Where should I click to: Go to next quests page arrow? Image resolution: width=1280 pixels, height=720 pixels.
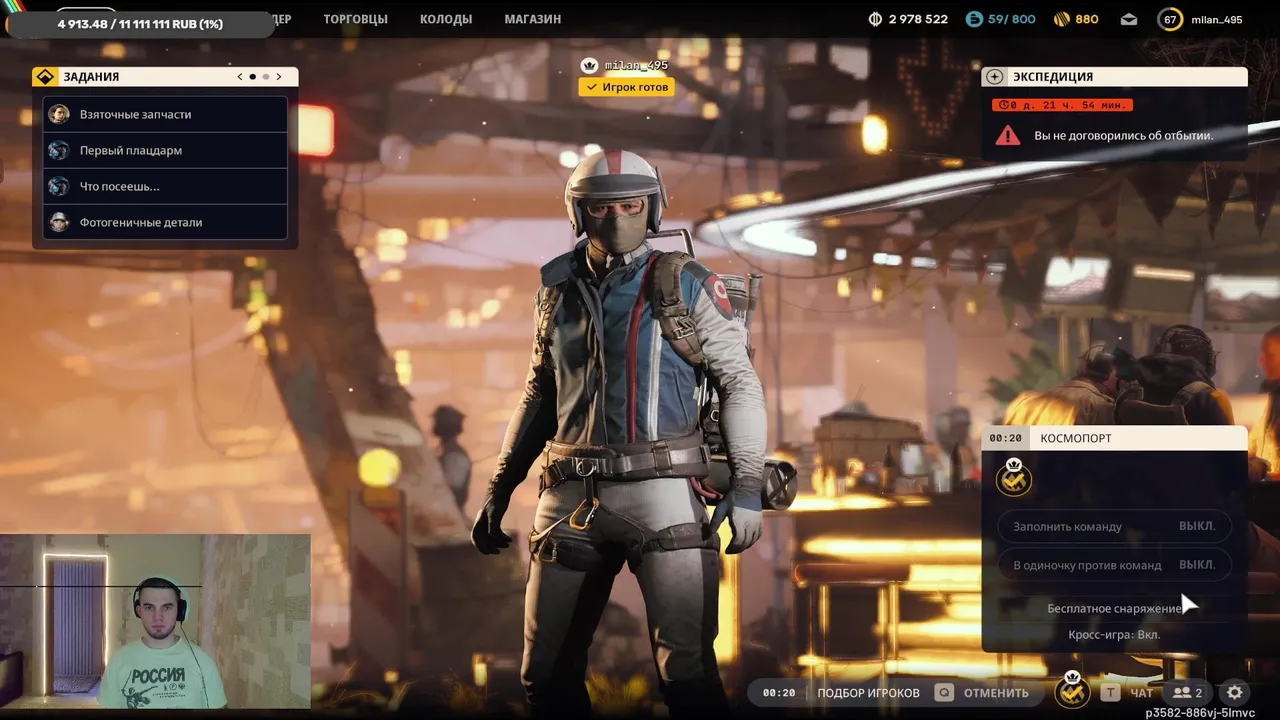[x=279, y=77]
